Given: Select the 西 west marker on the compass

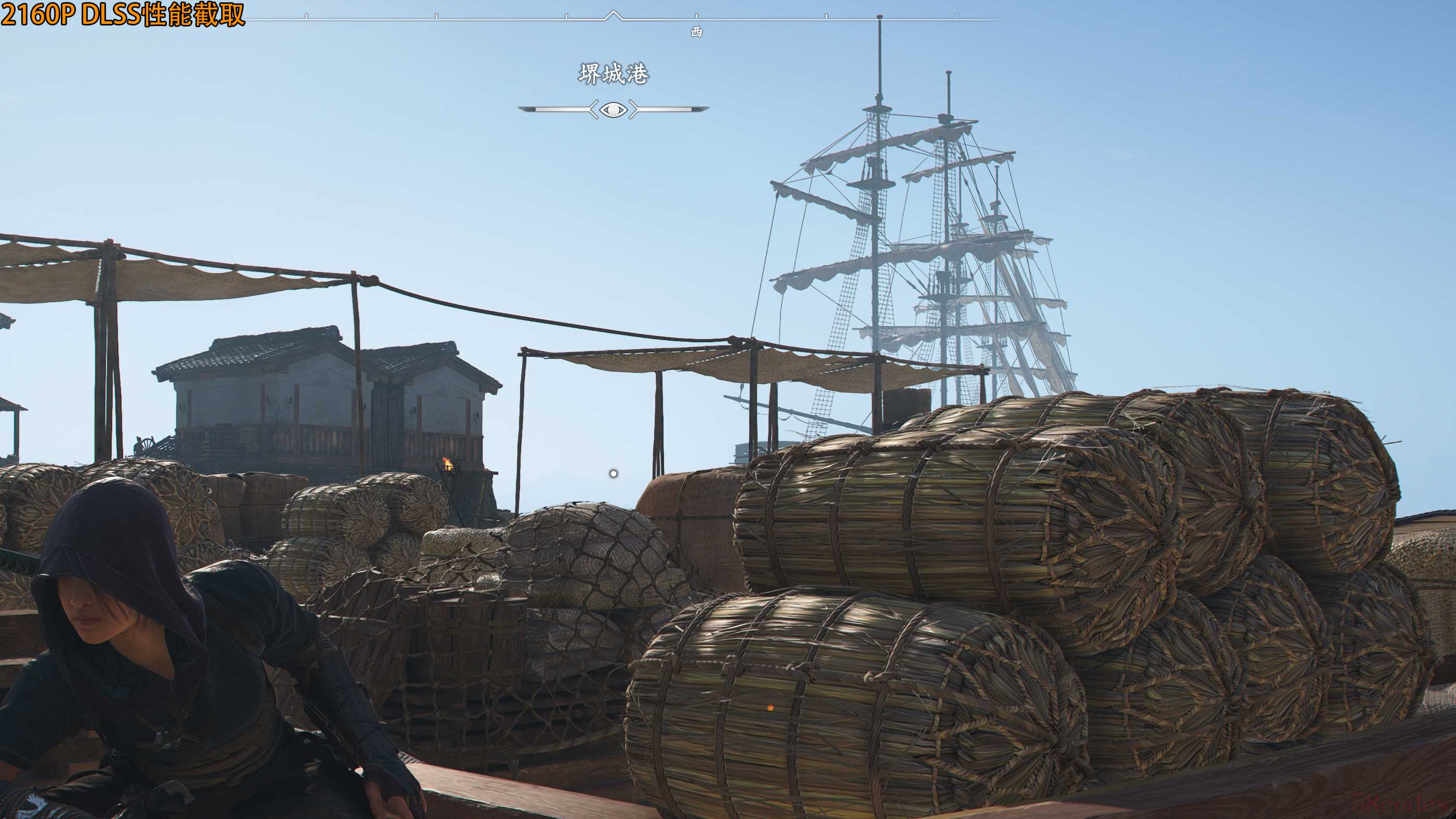Looking at the screenshot, I should pos(696,32).
